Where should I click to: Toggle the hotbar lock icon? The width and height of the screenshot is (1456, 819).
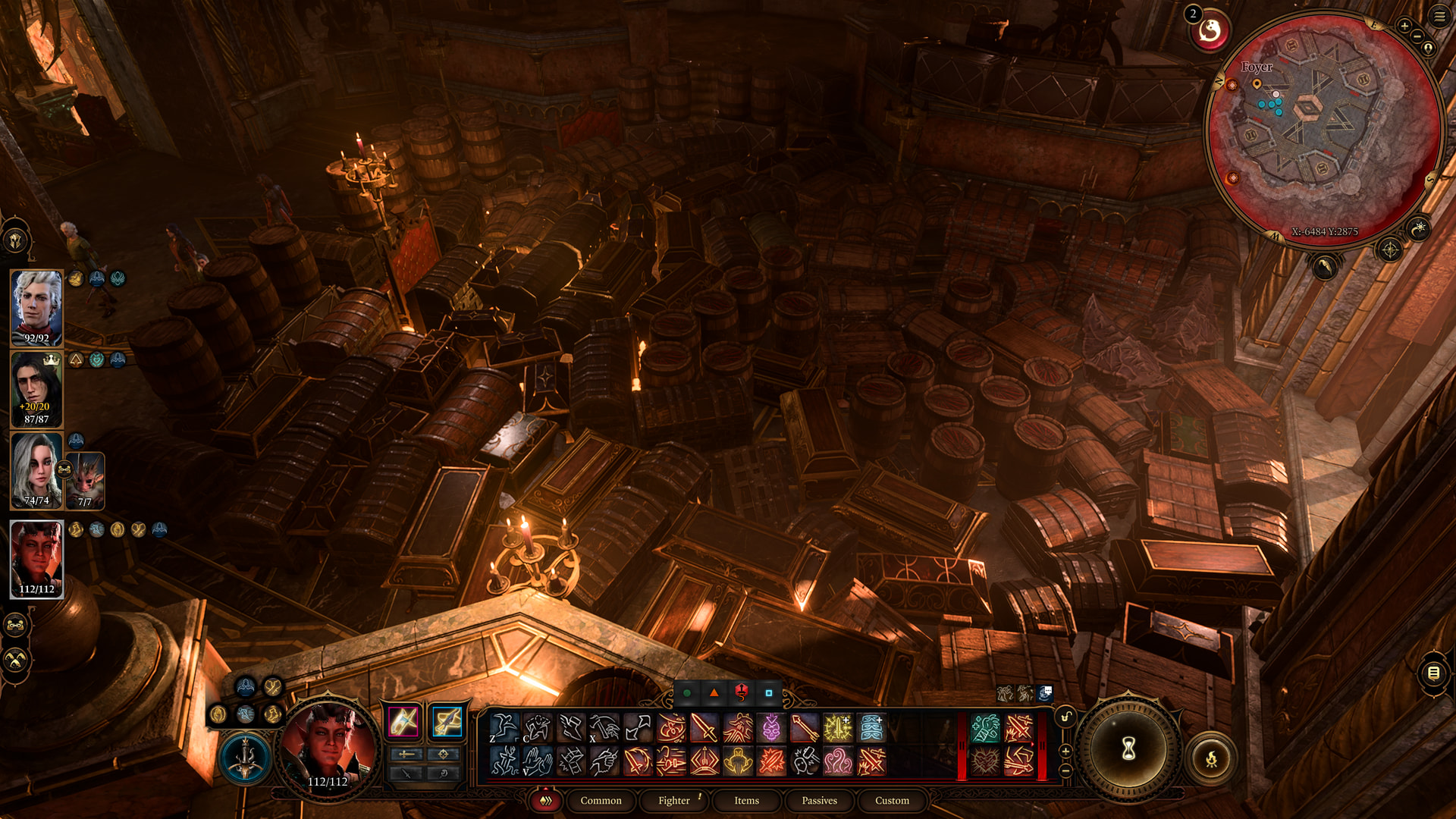(1065, 717)
